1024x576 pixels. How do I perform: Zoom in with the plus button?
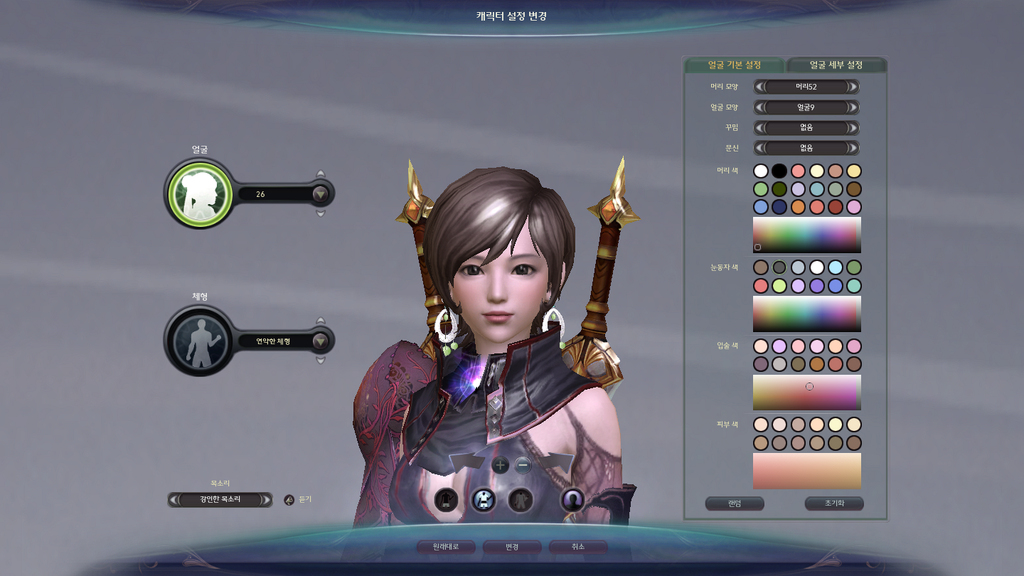pyautogui.click(x=501, y=464)
